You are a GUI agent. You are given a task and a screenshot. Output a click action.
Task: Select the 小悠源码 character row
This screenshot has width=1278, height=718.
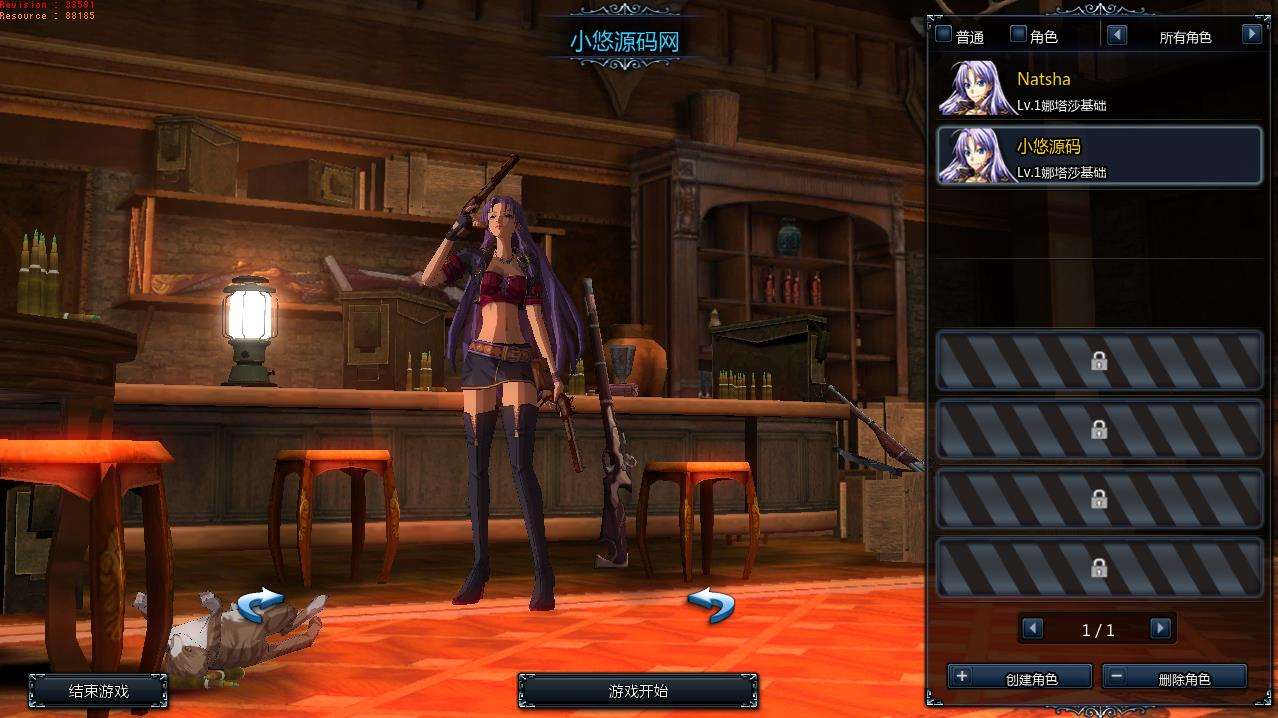pyautogui.click(x=1098, y=156)
